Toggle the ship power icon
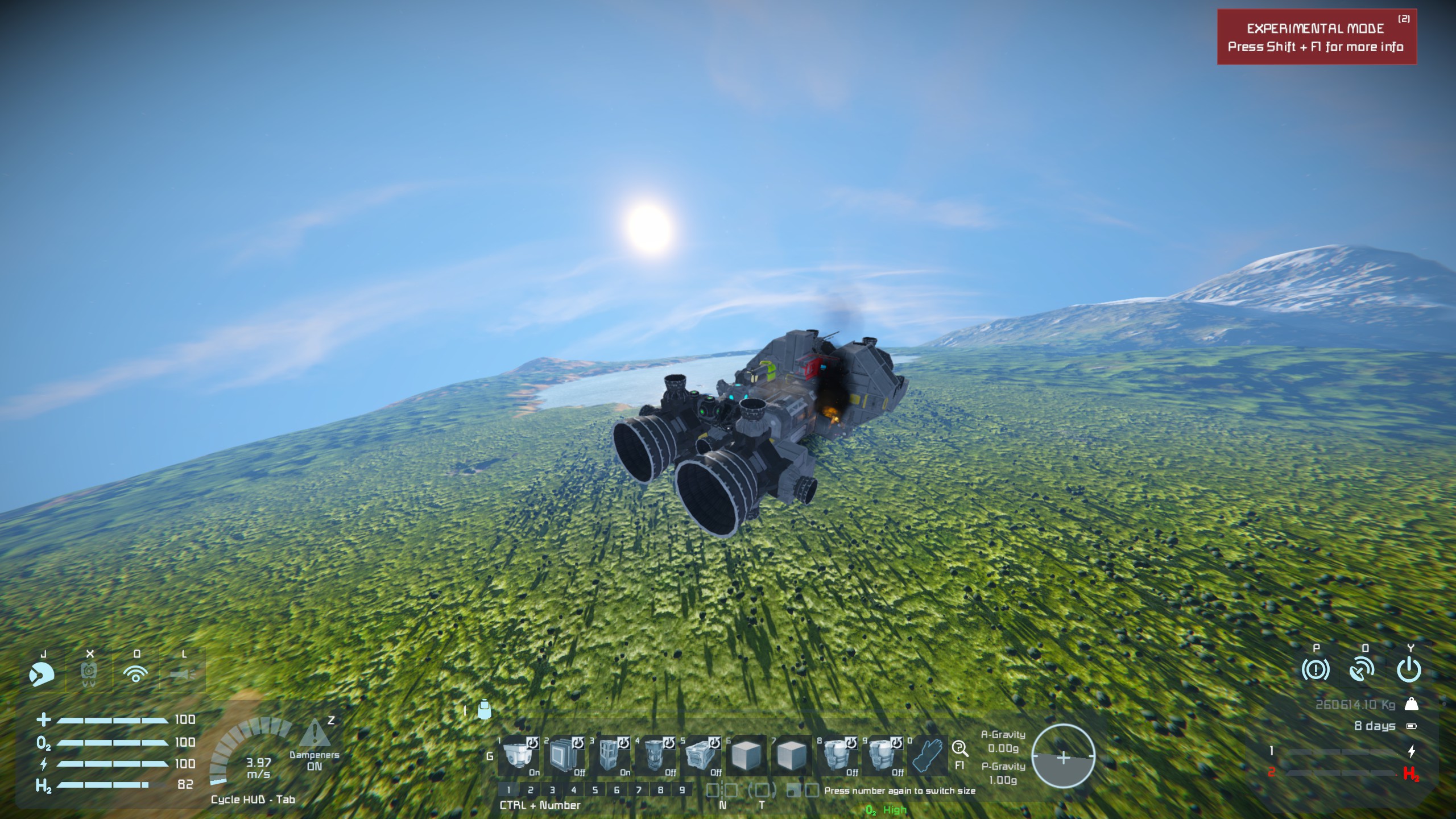This screenshot has height=819, width=1456. pos(1409,671)
